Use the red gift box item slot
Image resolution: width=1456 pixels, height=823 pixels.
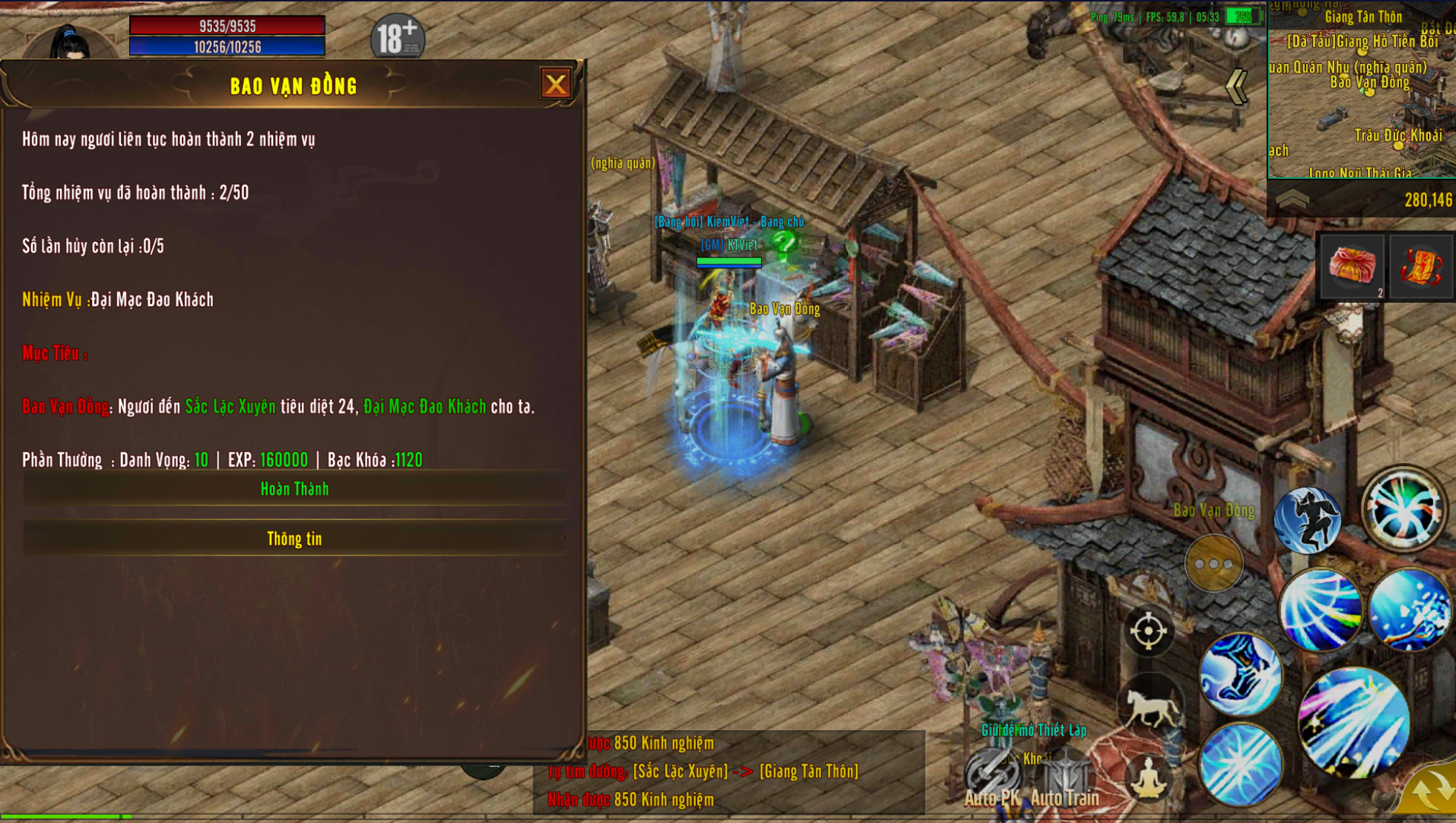(x=1351, y=266)
